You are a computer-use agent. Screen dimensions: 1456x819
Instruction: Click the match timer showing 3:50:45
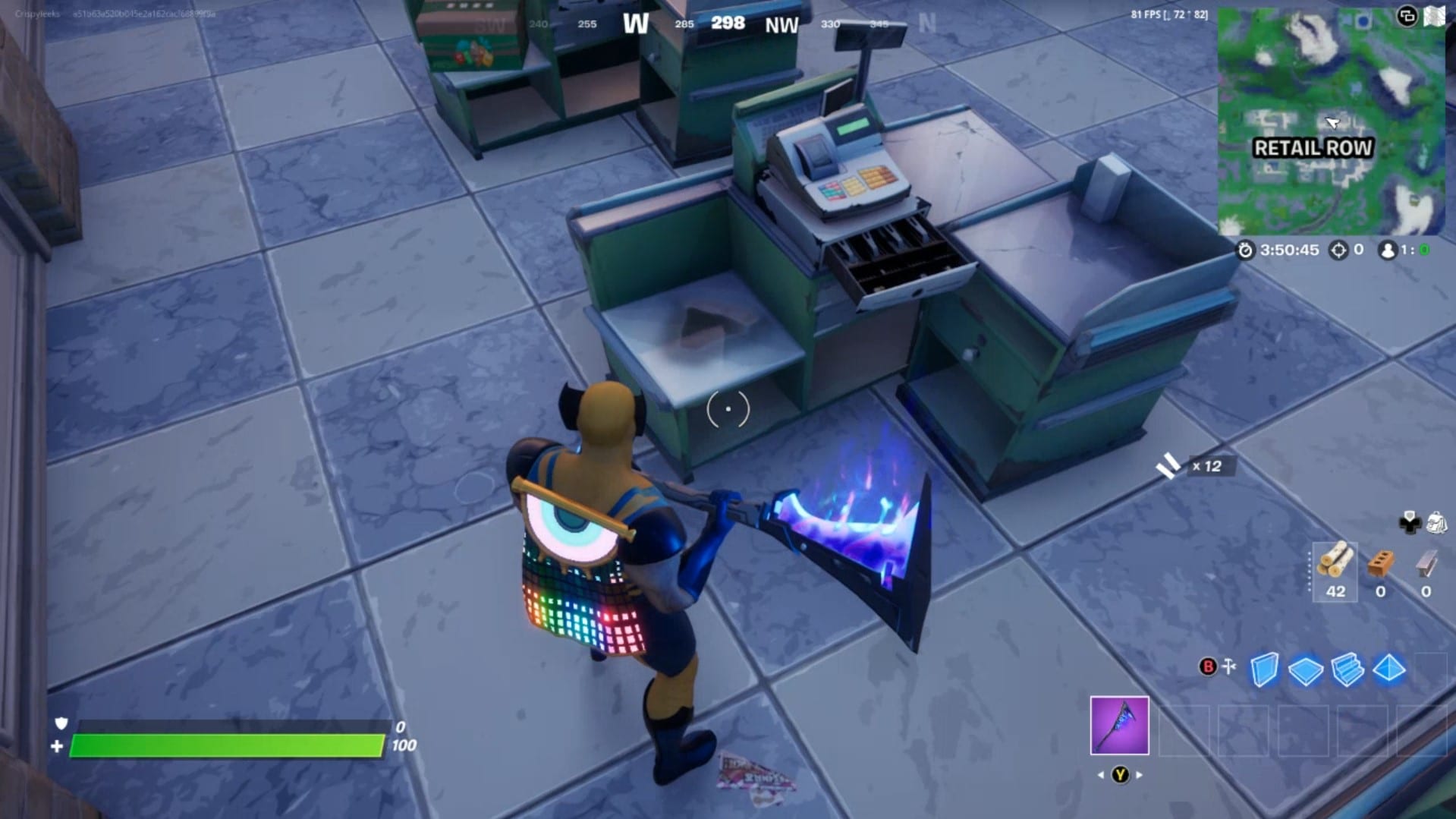(x=1290, y=250)
